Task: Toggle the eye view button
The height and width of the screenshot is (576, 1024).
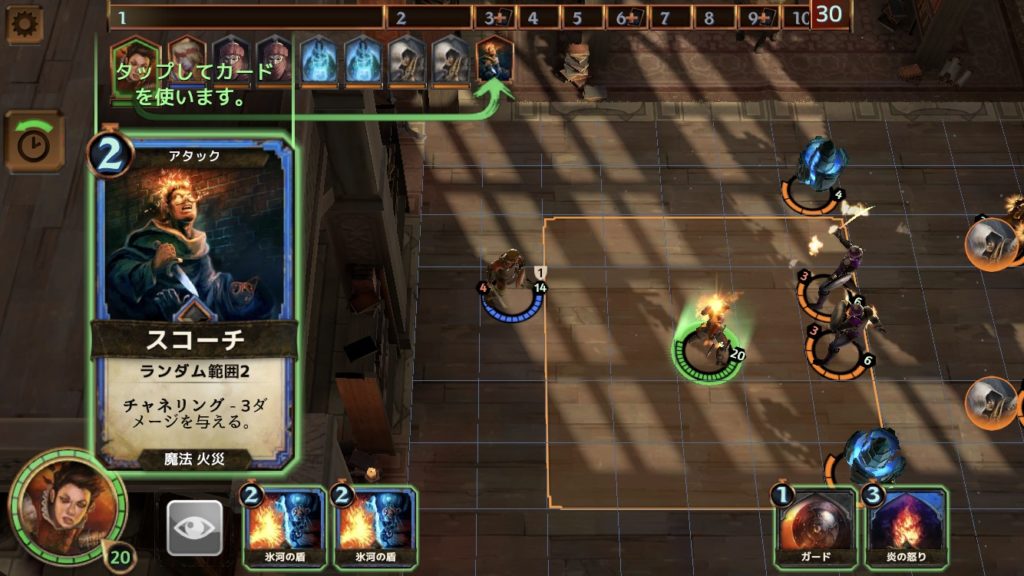Action: (194, 527)
